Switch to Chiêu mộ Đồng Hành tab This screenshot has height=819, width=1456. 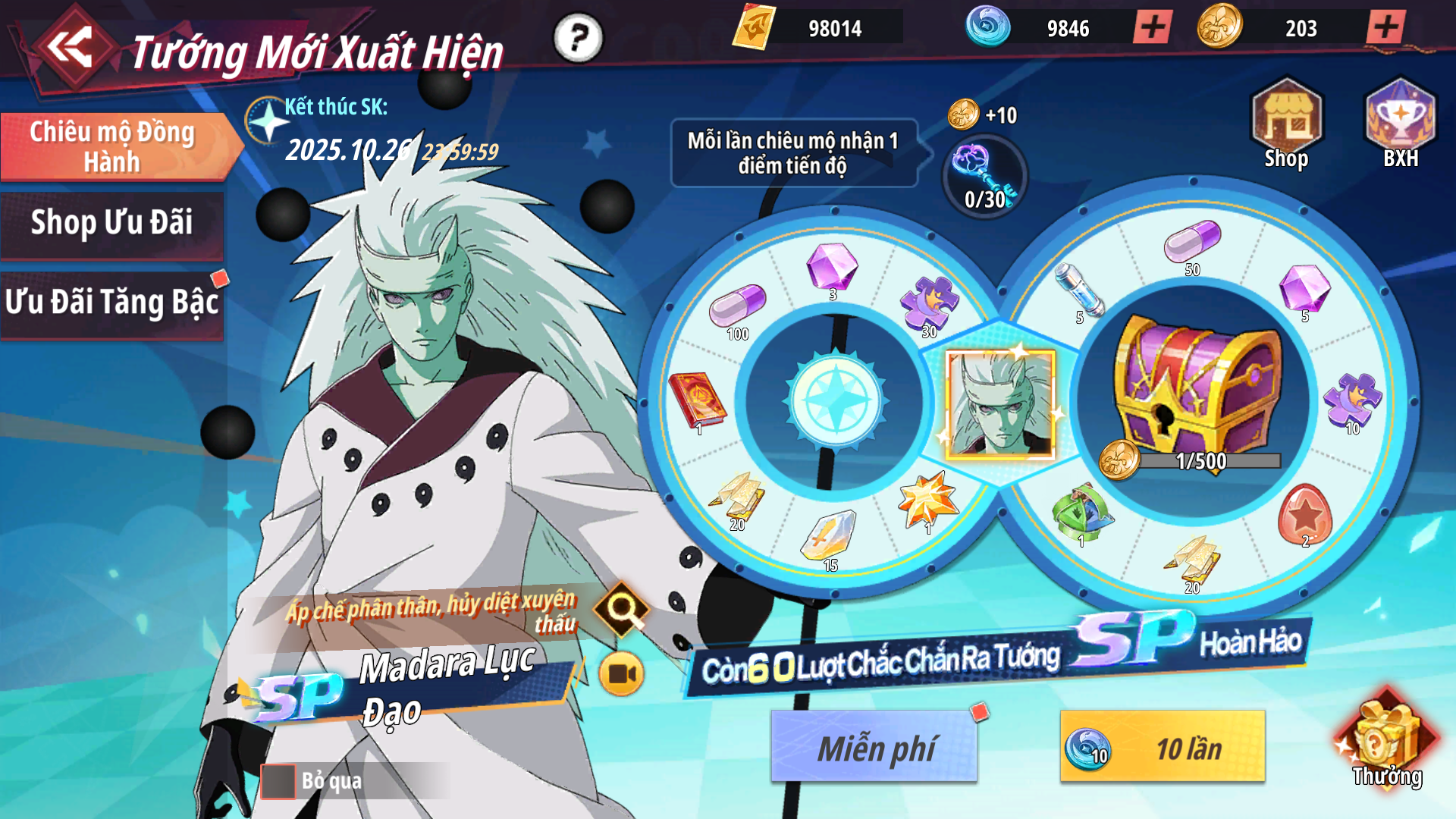pos(112,146)
